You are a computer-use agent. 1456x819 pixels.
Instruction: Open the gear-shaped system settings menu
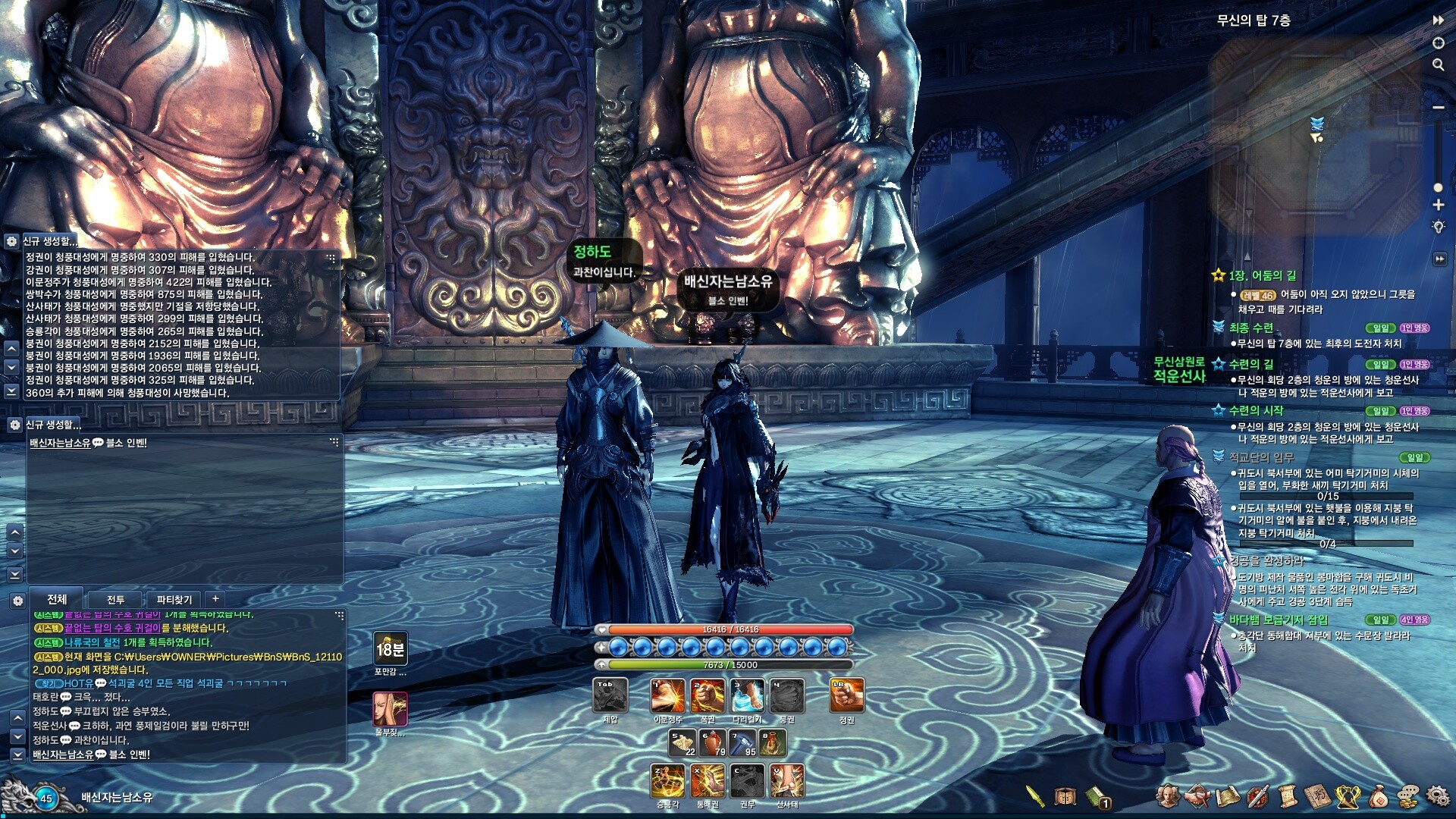1437,795
